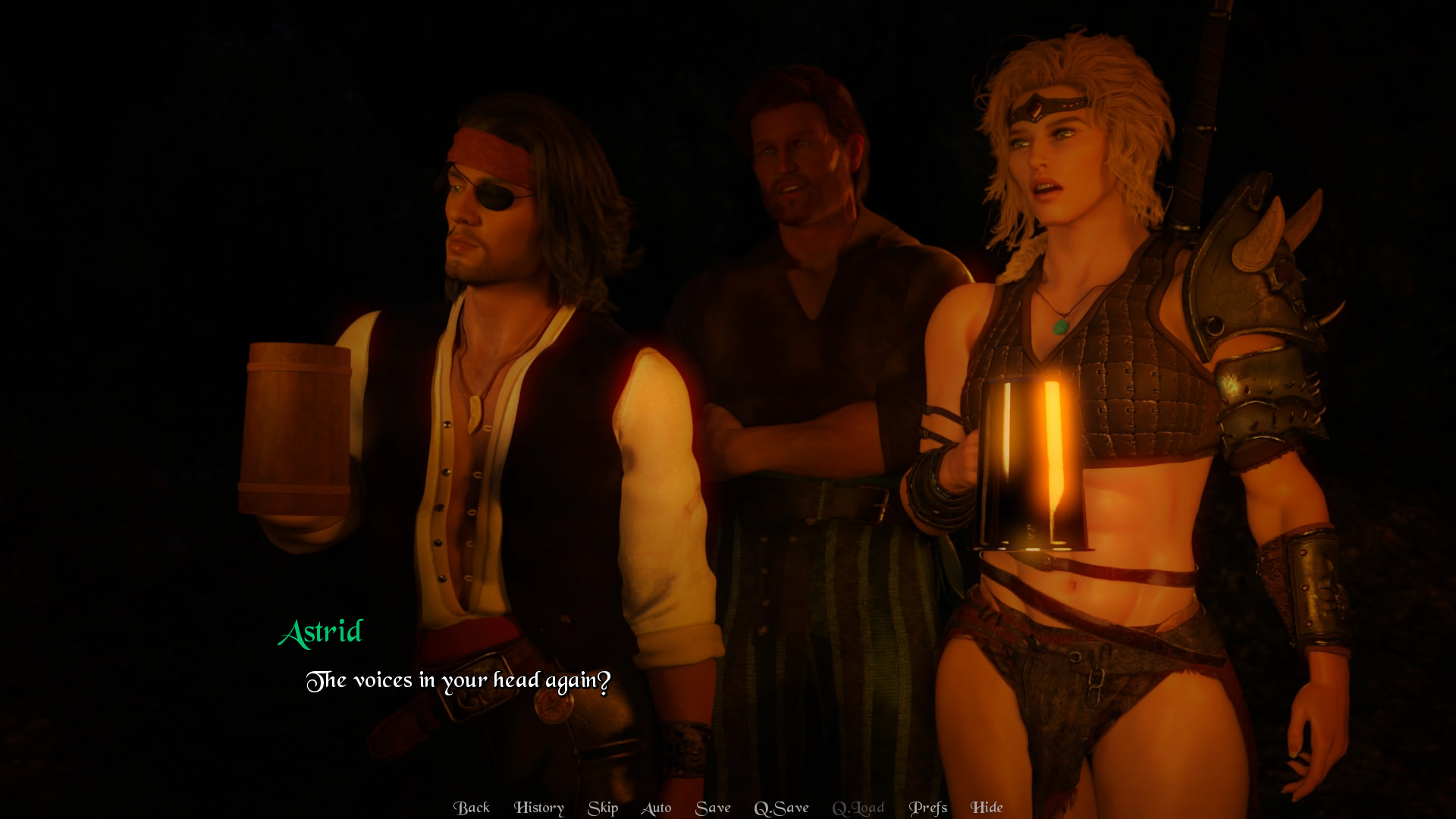Toggle Auto-forward mode
1456x819 pixels.
tap(657, 808)
